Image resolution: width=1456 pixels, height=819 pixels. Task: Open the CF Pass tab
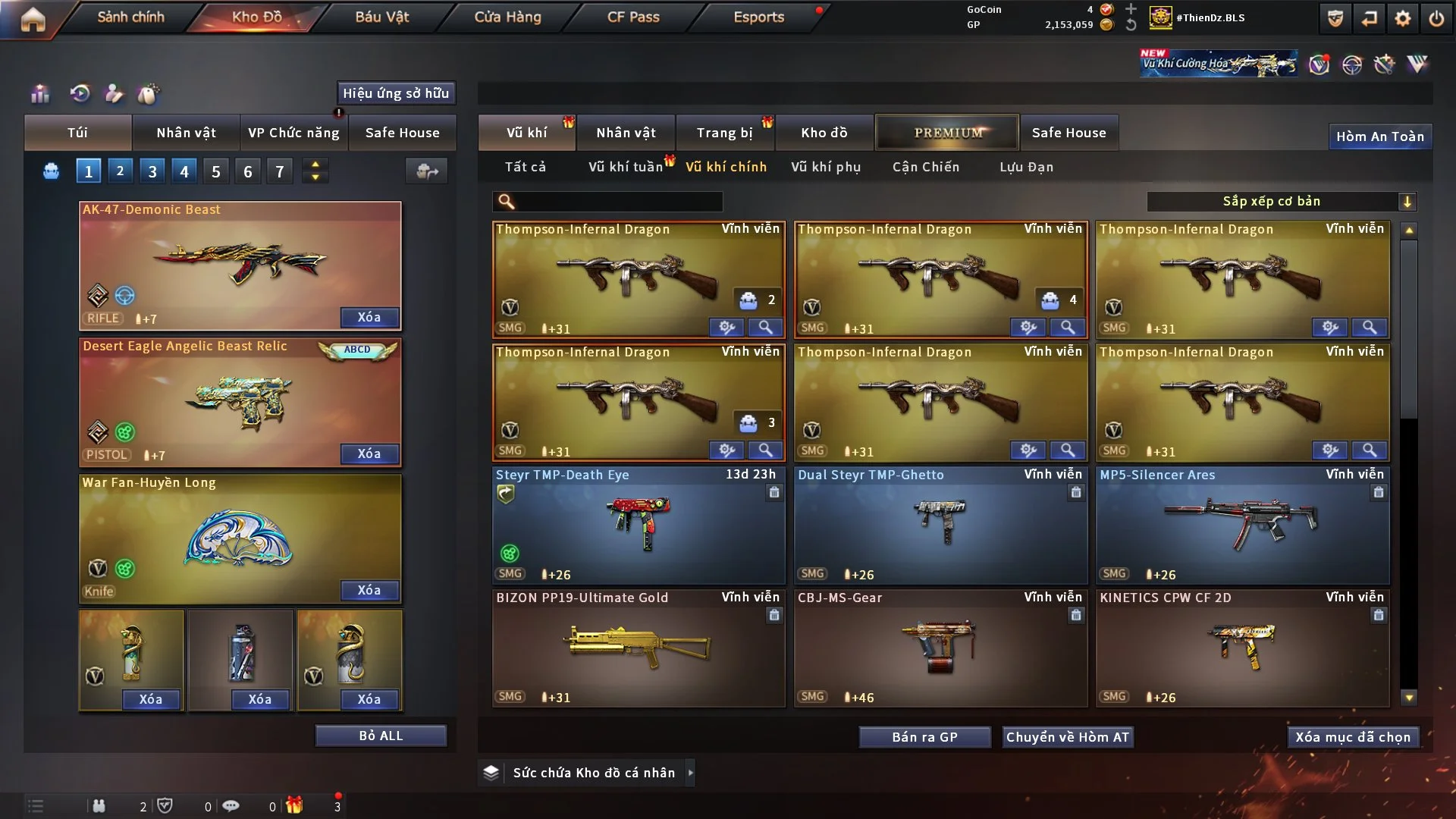[633, 17]
